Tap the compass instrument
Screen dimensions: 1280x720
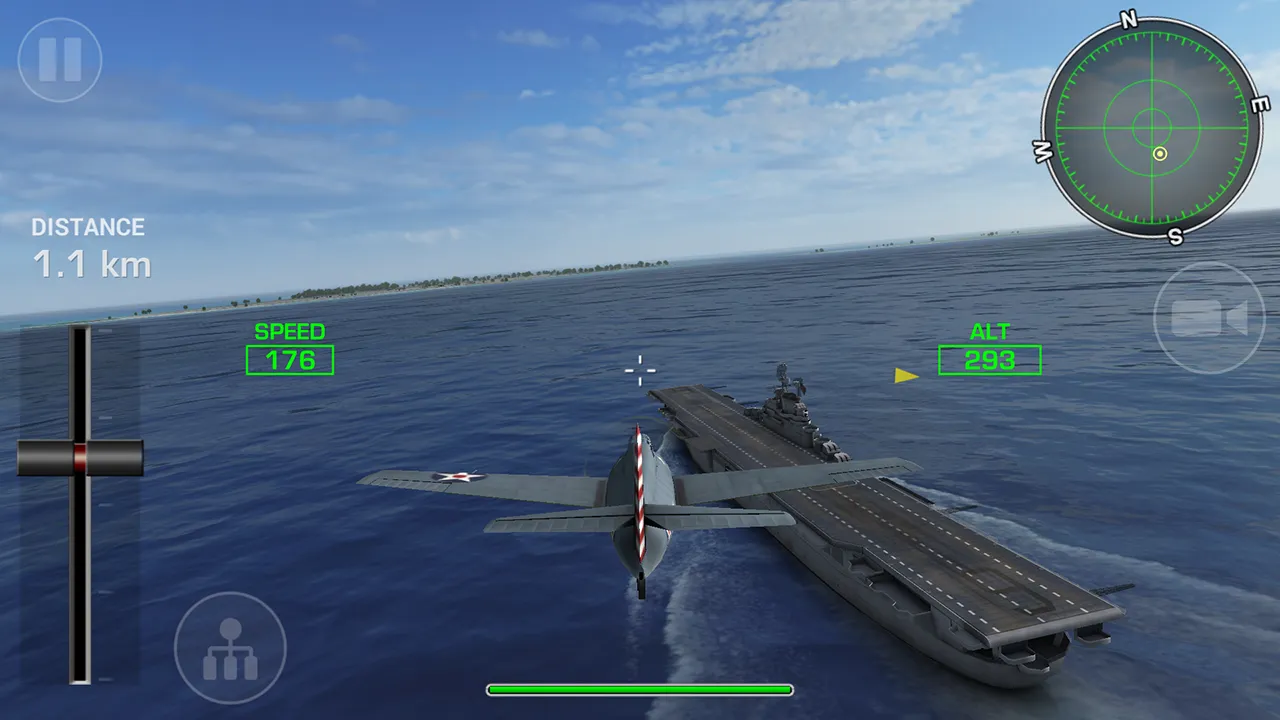pyautogui.click(x=1158, y=128)
